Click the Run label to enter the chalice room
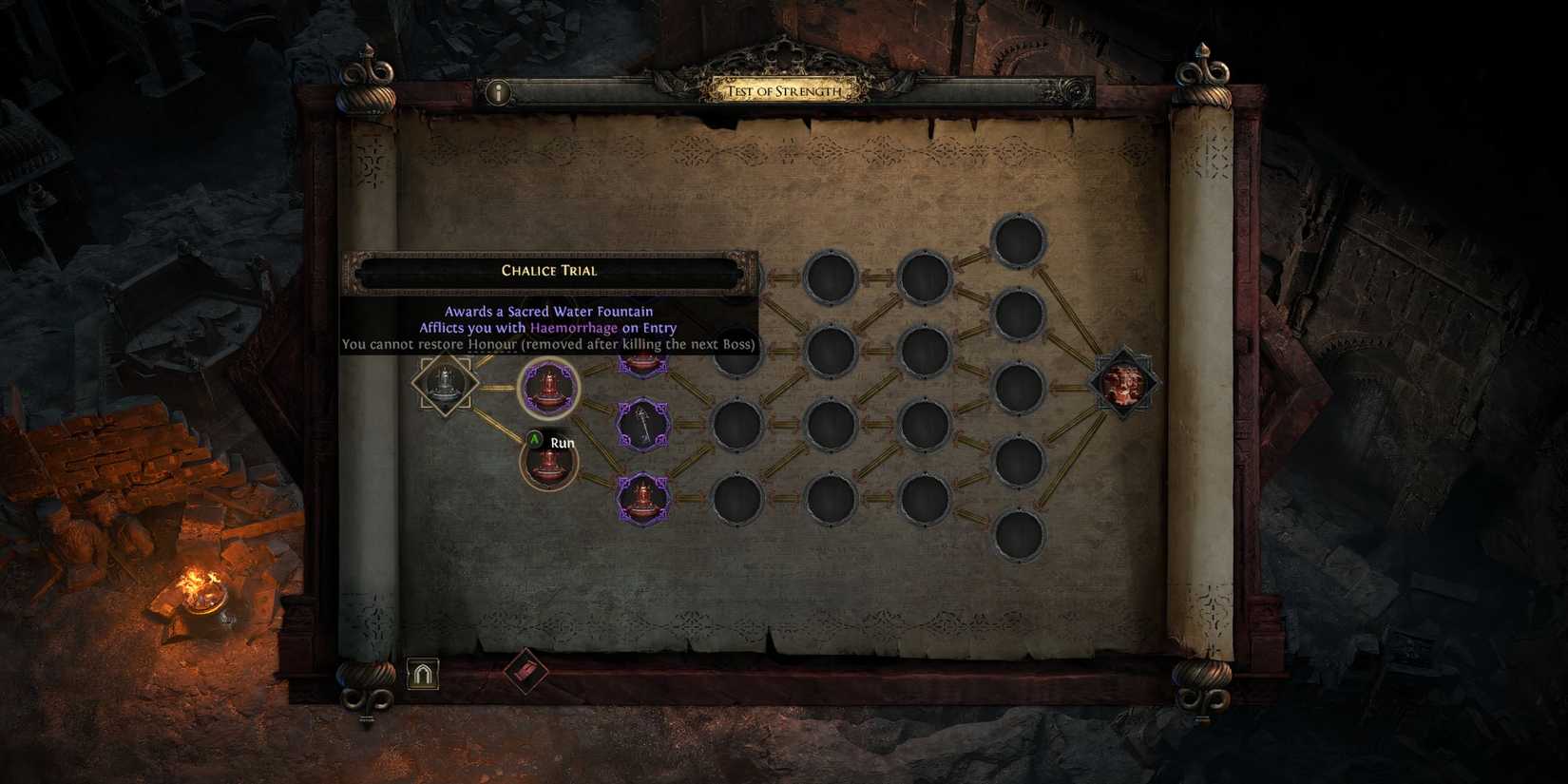This screenshot has height=784, width=1568. (563, 443)
